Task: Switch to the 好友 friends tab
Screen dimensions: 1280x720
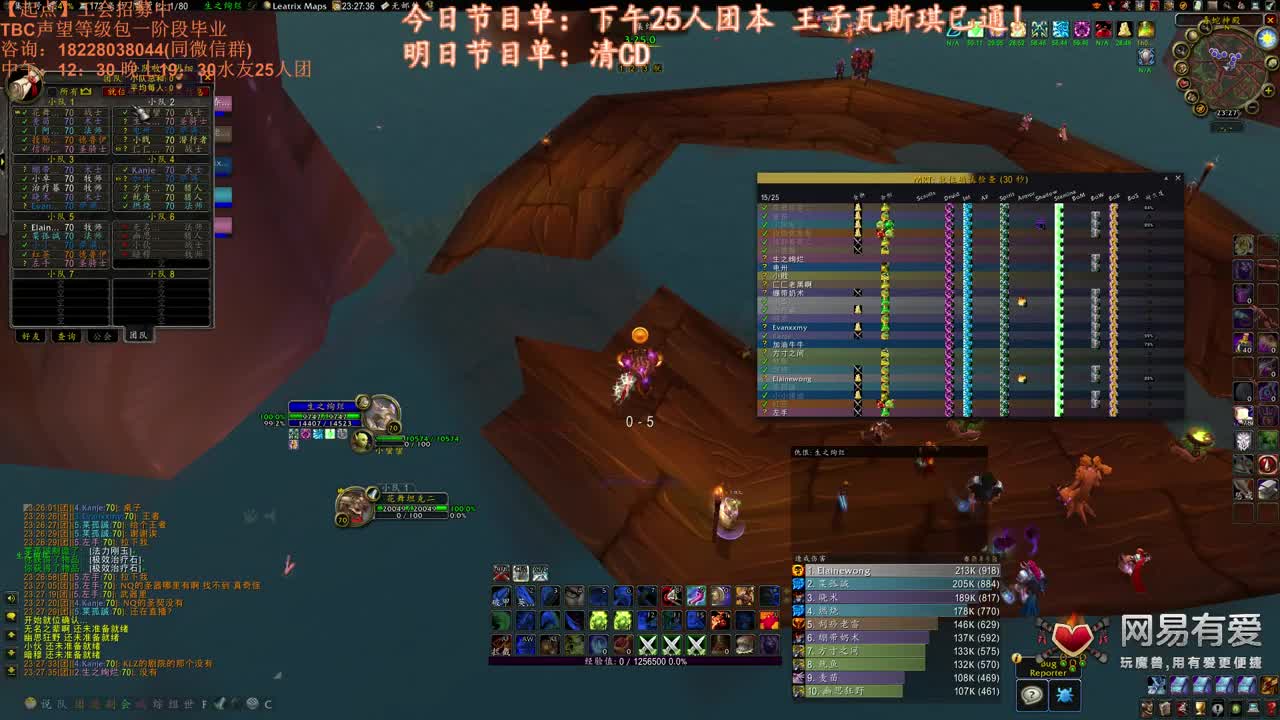Action: [31, 337]
